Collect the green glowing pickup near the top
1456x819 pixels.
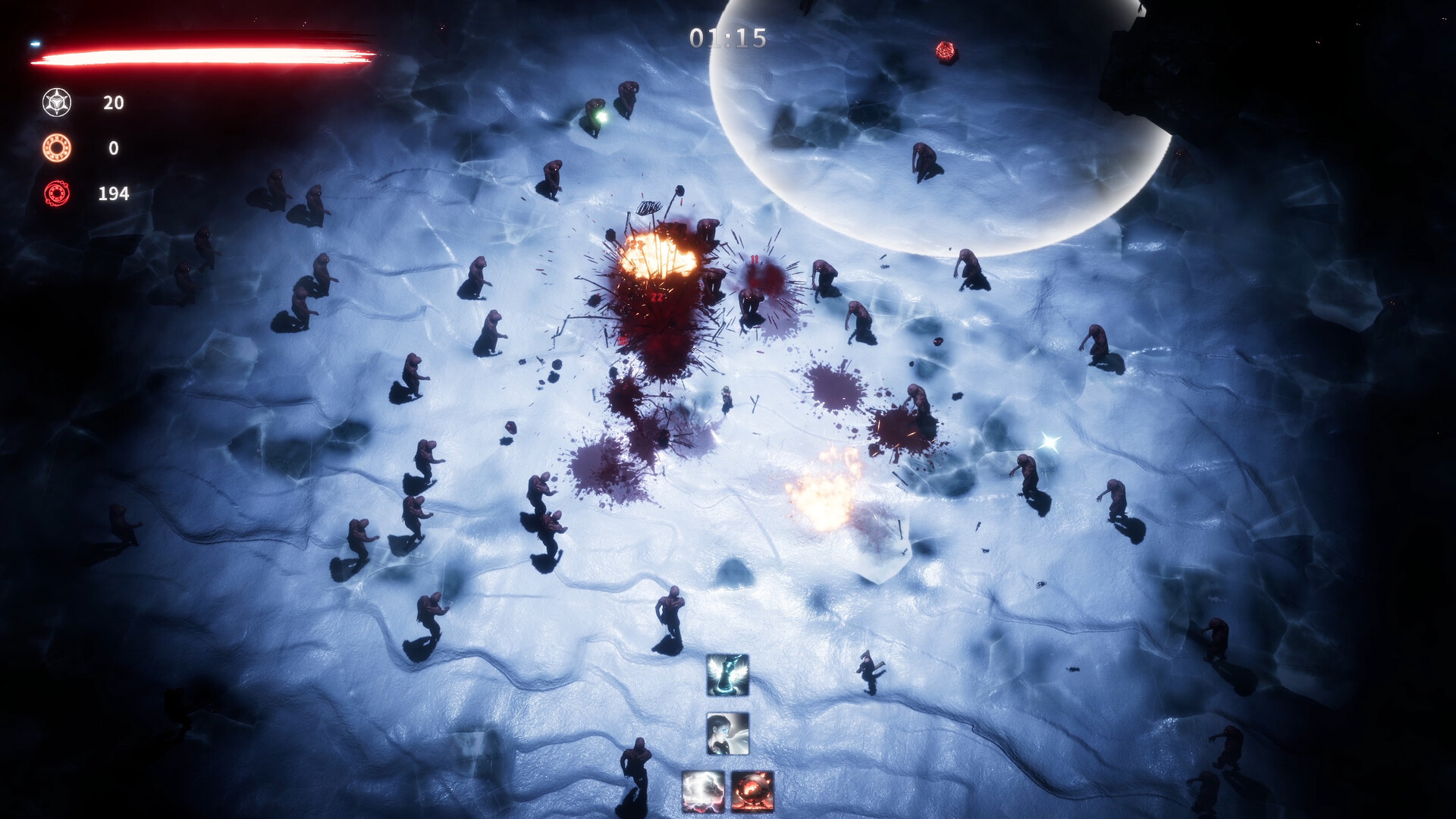click(601, 115)
